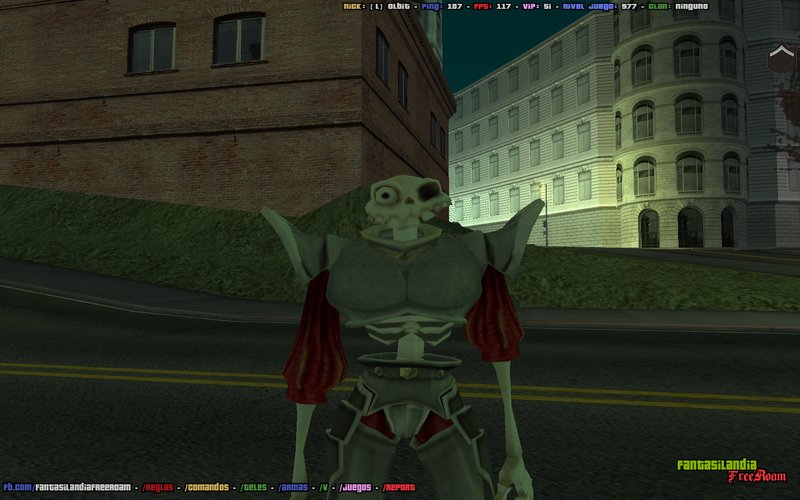This screenshot has width=800, height=500.
Task: Open the fb.com/FantasilandiaFreeRoam link text
Action: pos(66,488)
